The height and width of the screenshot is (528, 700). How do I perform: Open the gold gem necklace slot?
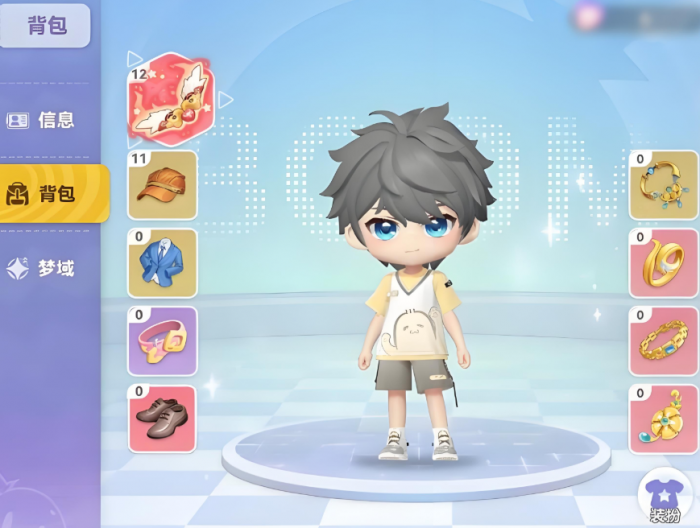[x=663, y=185]
